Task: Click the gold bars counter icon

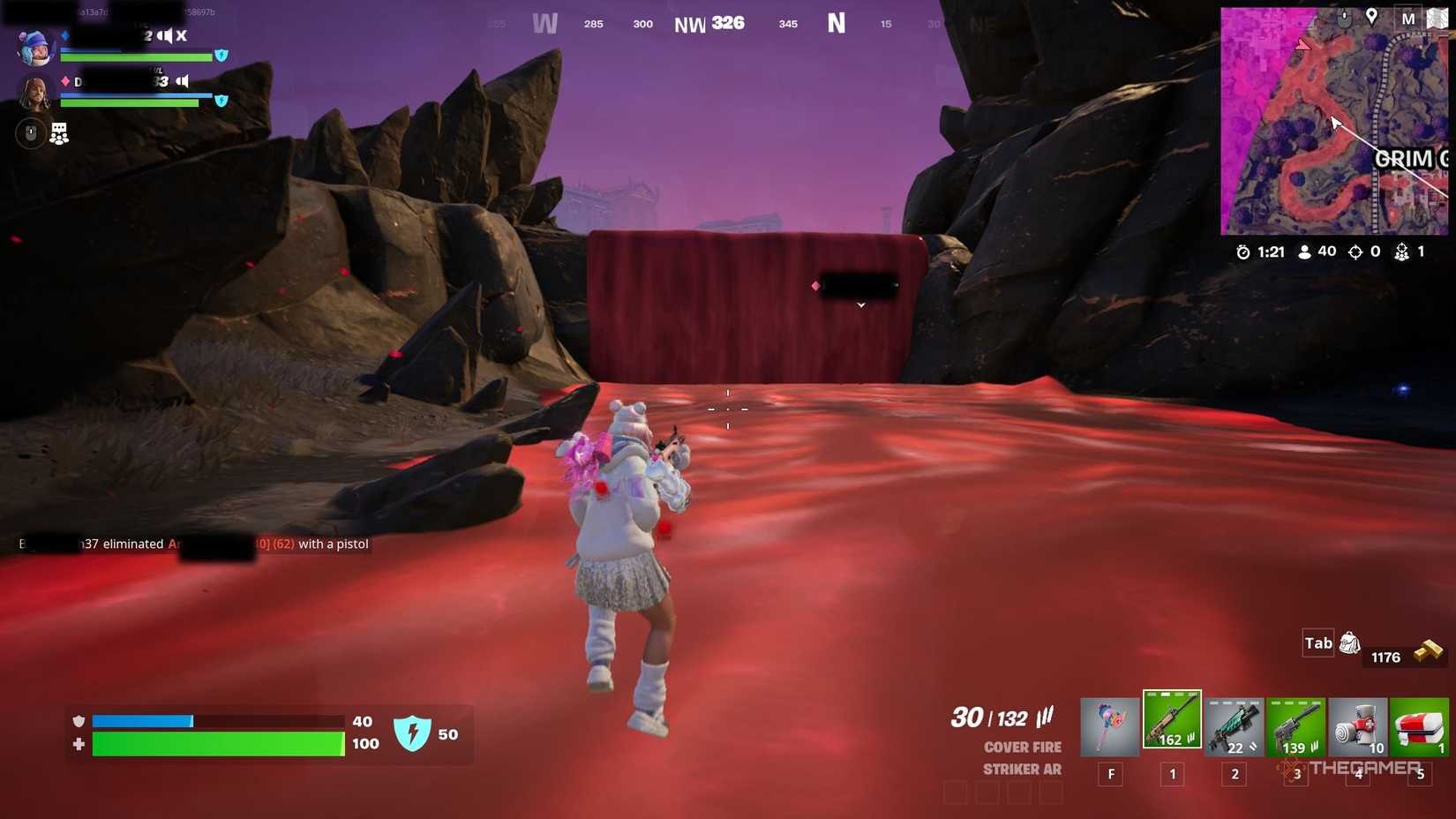Action: click(1430, 651)
